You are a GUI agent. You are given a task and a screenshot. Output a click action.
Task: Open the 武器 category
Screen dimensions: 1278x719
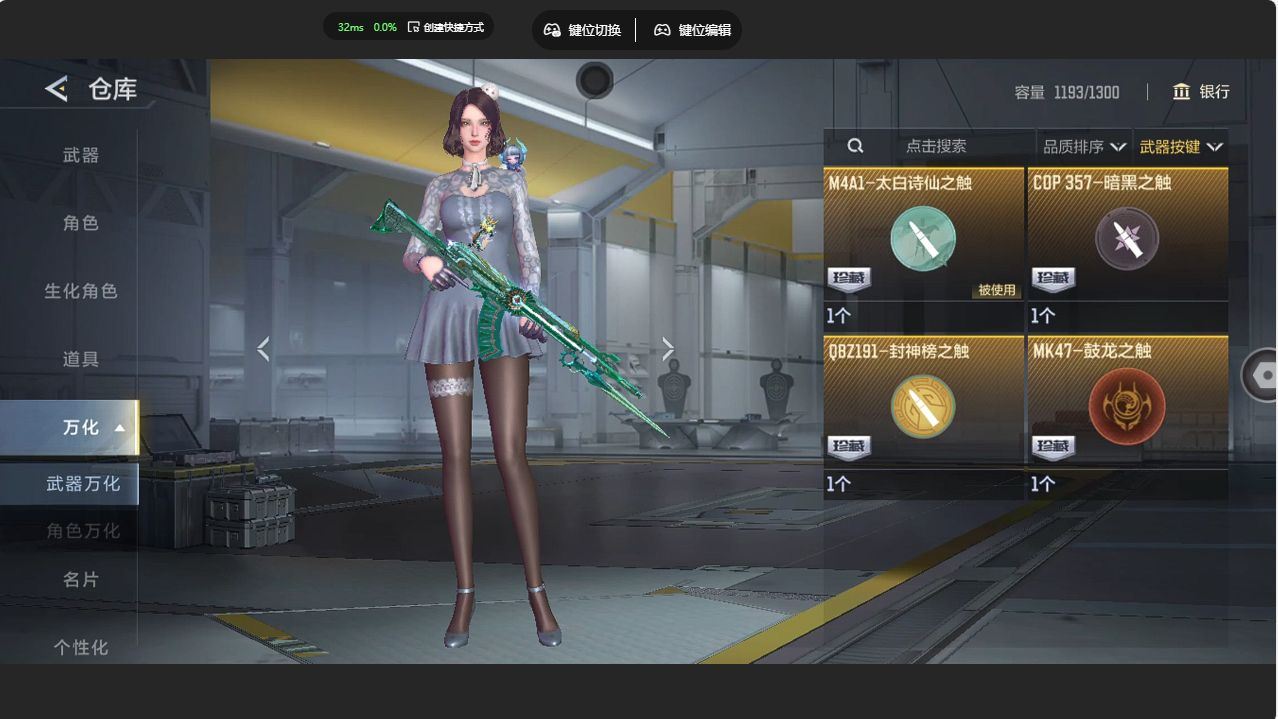(x=81, y=155)
